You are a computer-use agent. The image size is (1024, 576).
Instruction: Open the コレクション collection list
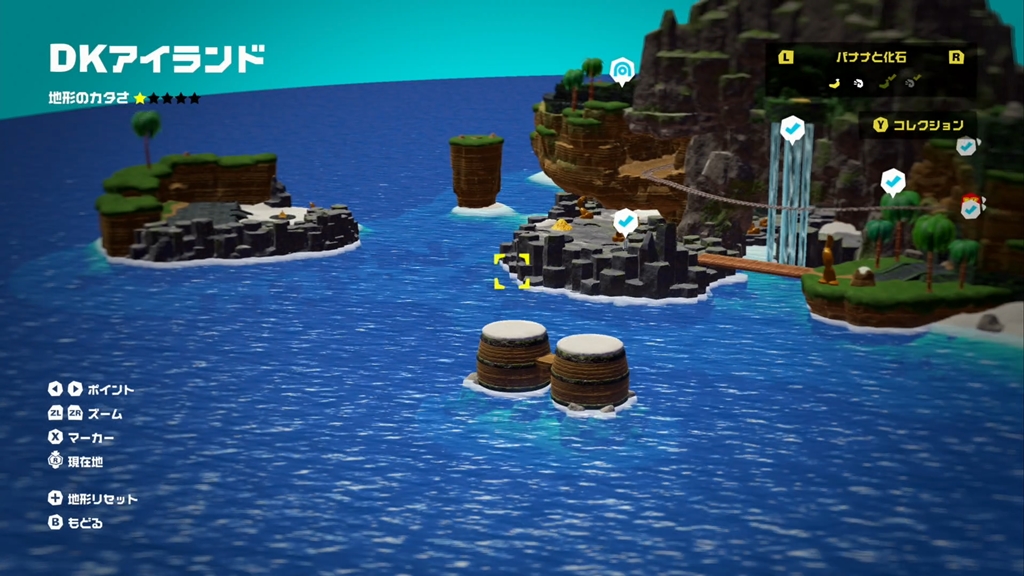(x=918, y=125)
